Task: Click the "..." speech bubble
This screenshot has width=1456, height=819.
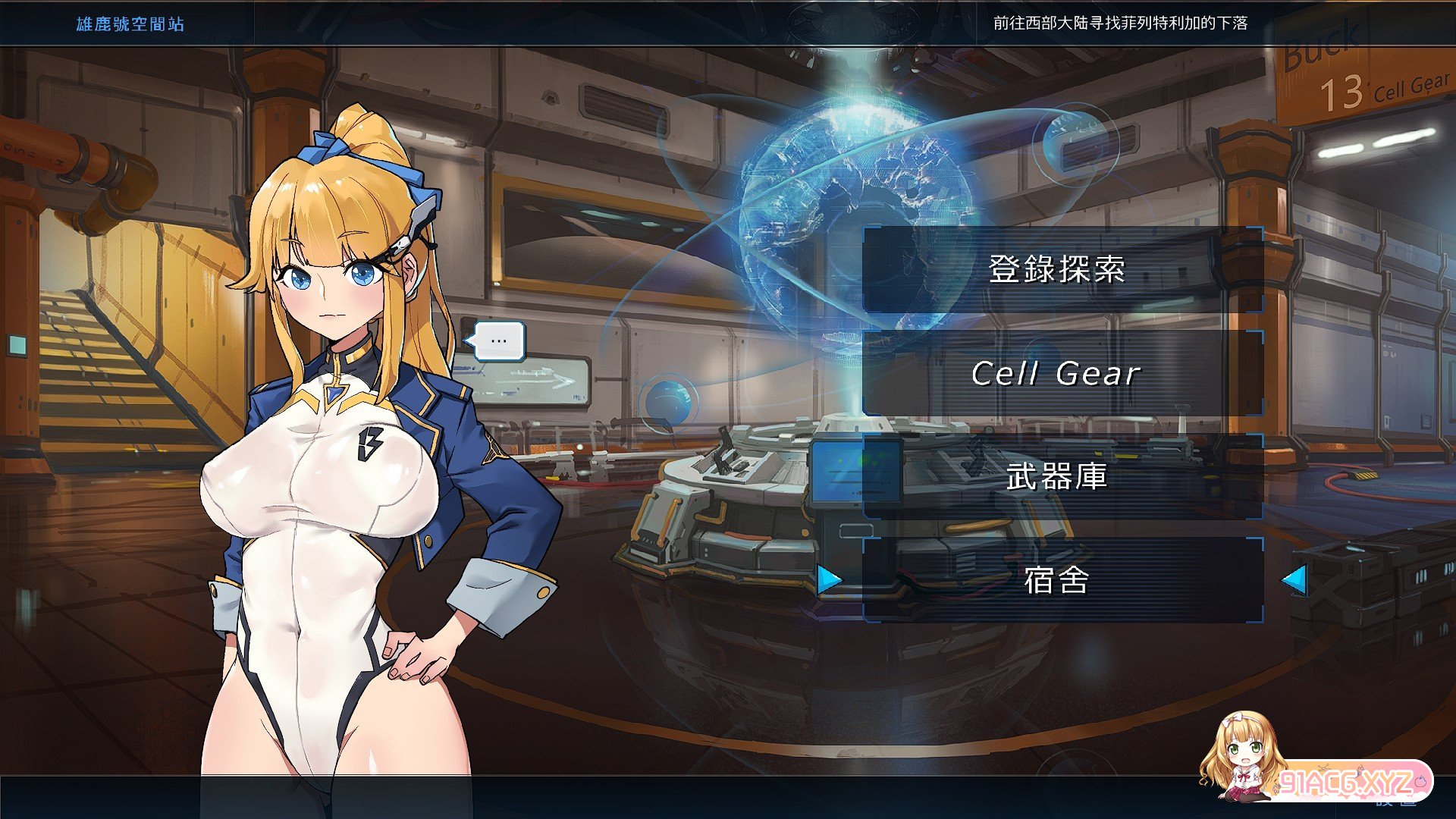Action: coord(499,340)
